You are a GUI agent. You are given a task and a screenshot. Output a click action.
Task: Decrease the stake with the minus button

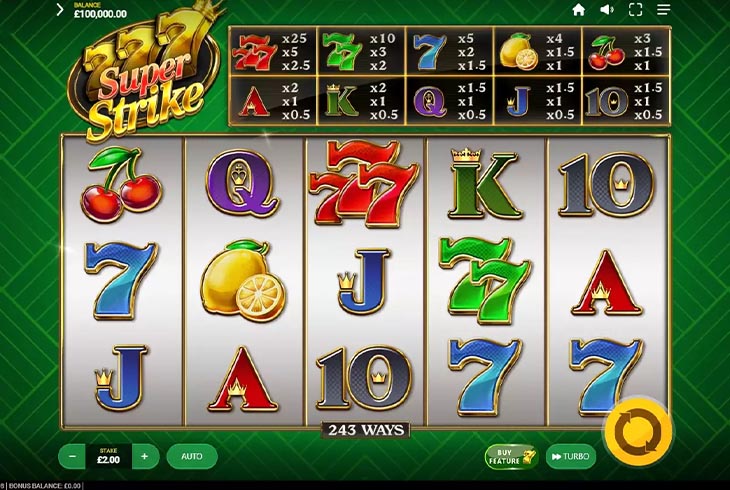(72, 456)
